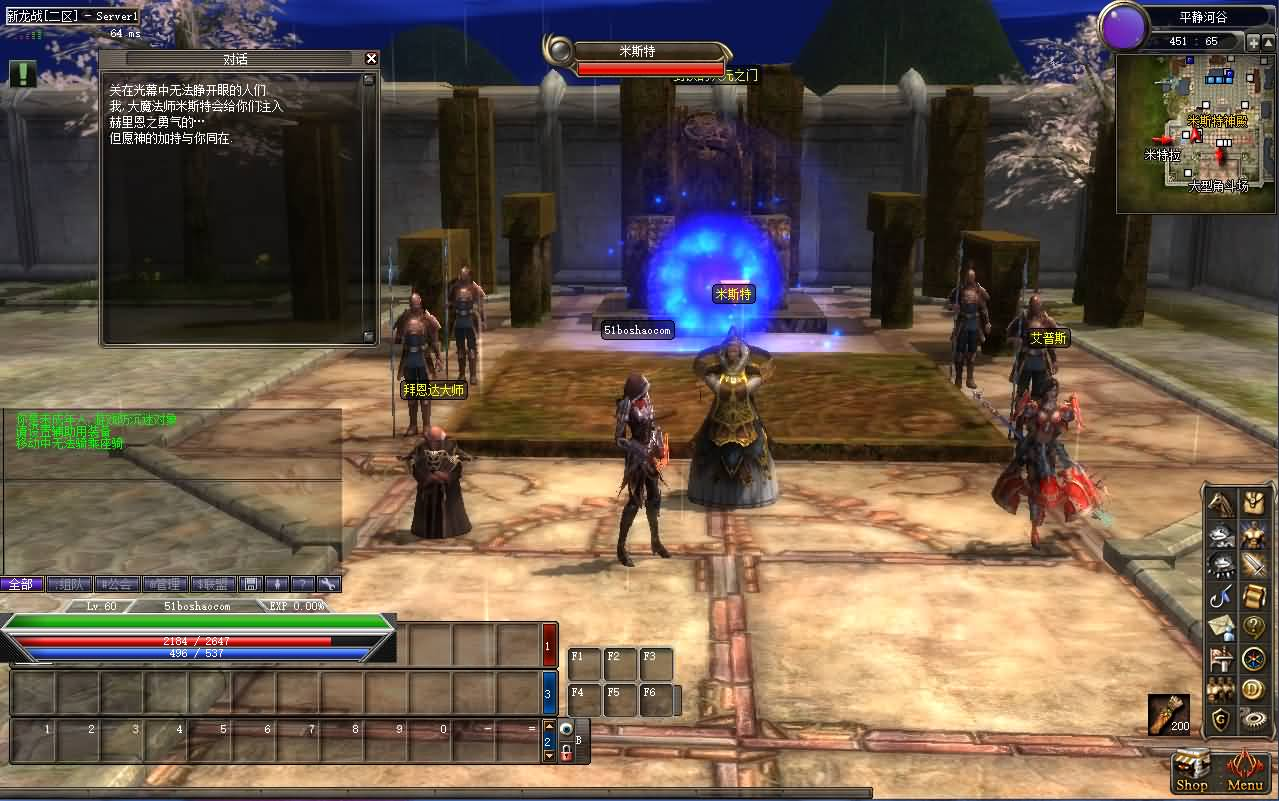Switch to the 全部 chat tab
This screenshot has height=801, width=1279.
(x=21, y=584)
